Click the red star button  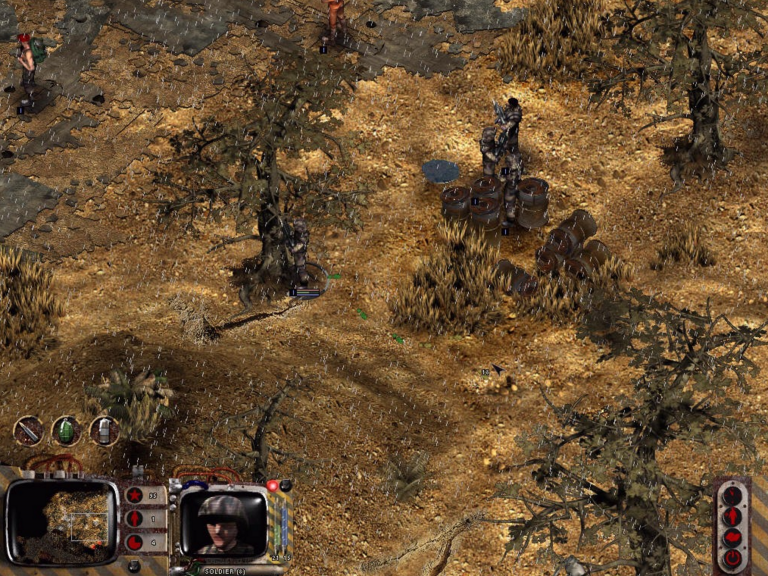pos(134,495)
